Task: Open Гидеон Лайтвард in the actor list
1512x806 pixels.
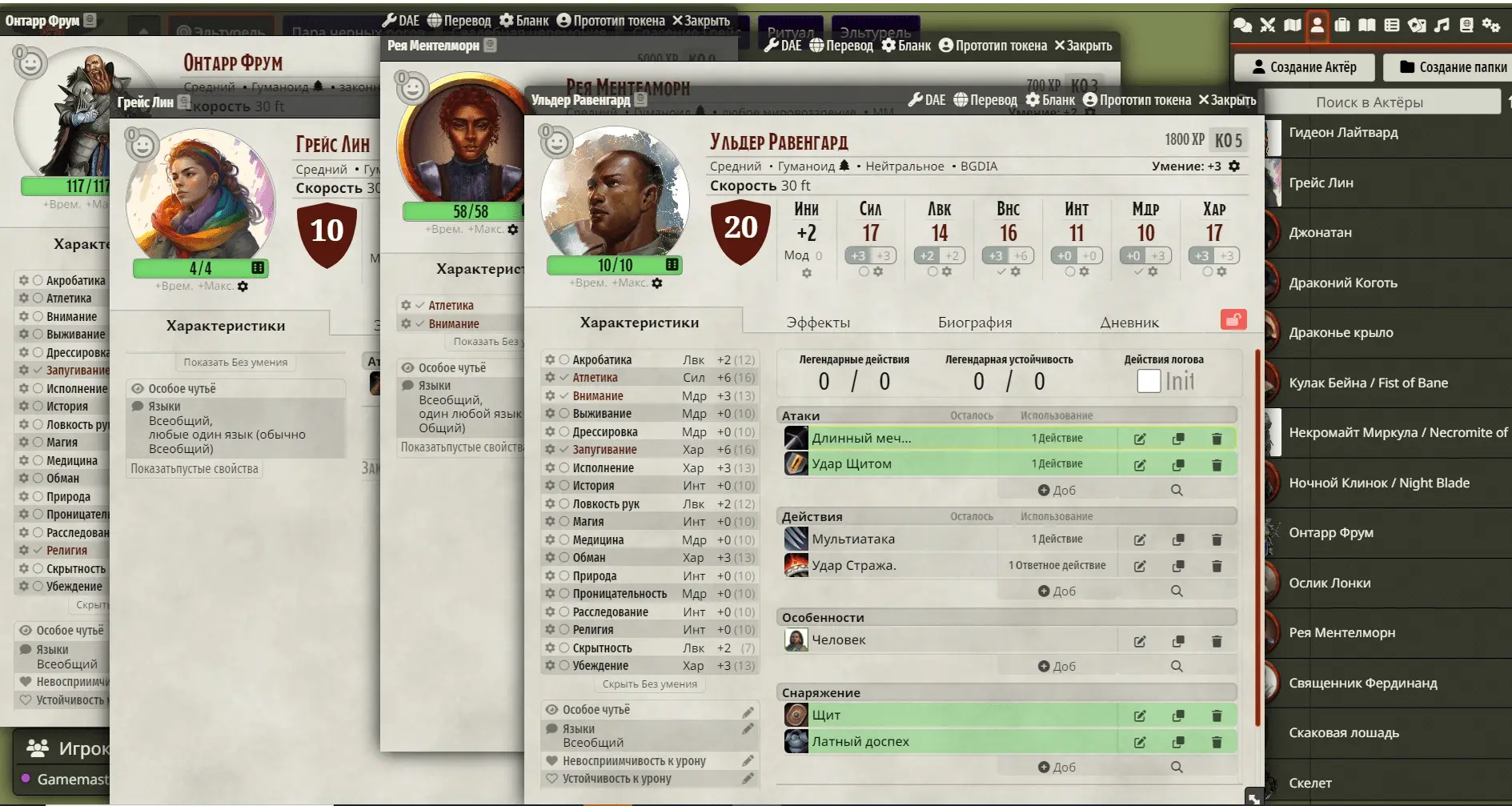Action: 1343,133
